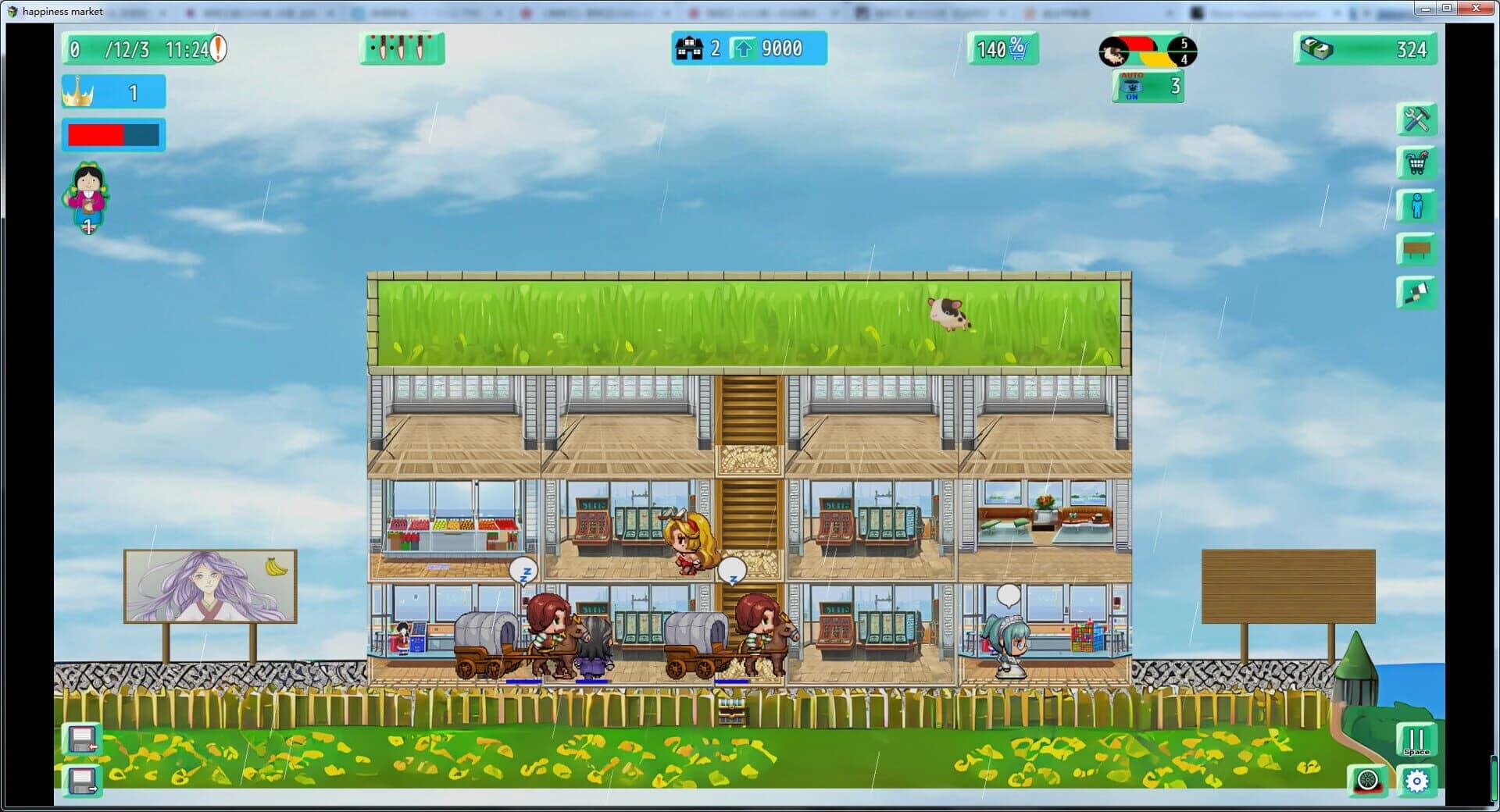The height and width of the screenshot is (812, 1500).
Task: Click the top save floppy disk button
Action: coord(80,739)
